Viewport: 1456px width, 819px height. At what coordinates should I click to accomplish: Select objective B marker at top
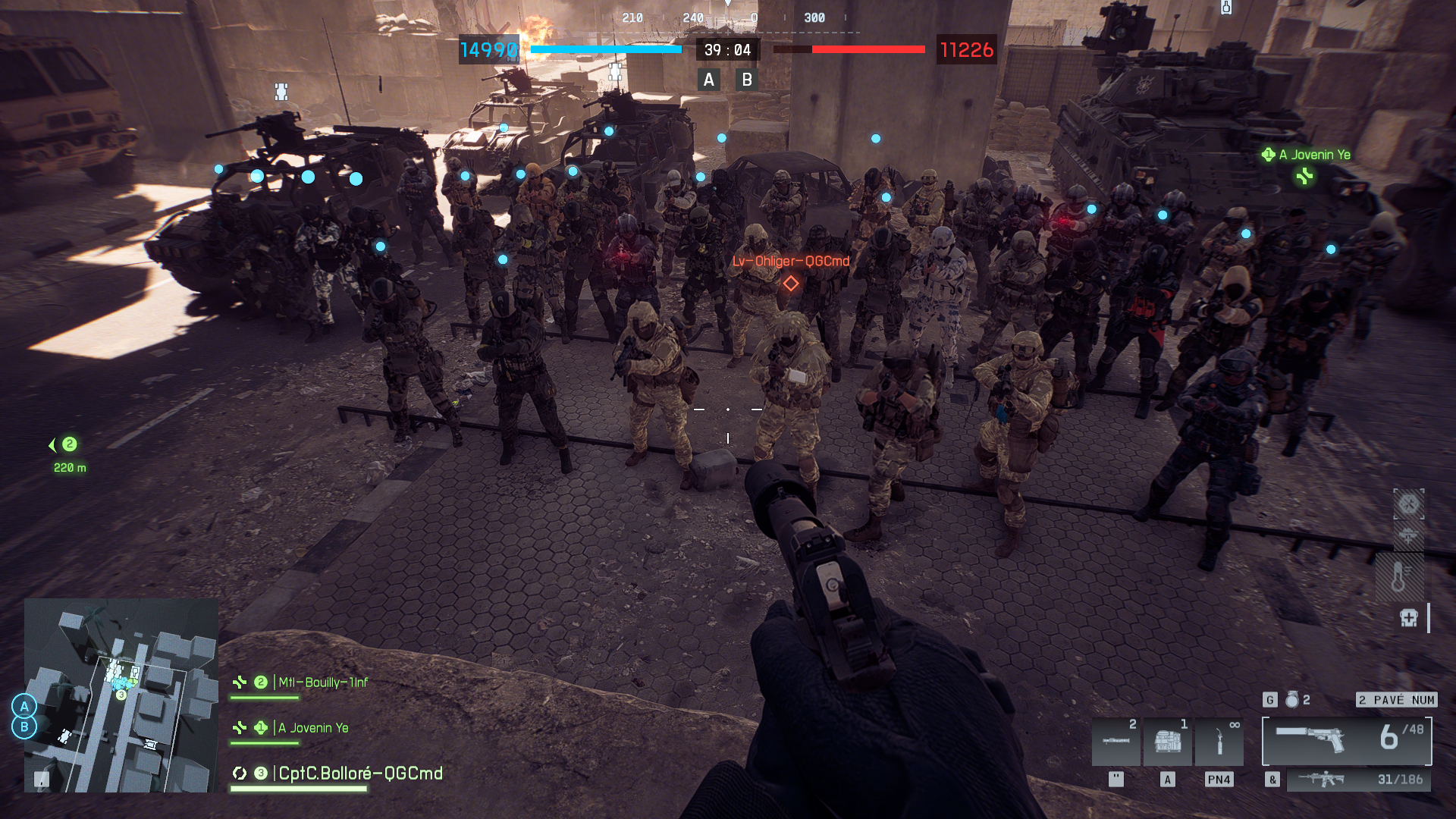pos(747,80)
